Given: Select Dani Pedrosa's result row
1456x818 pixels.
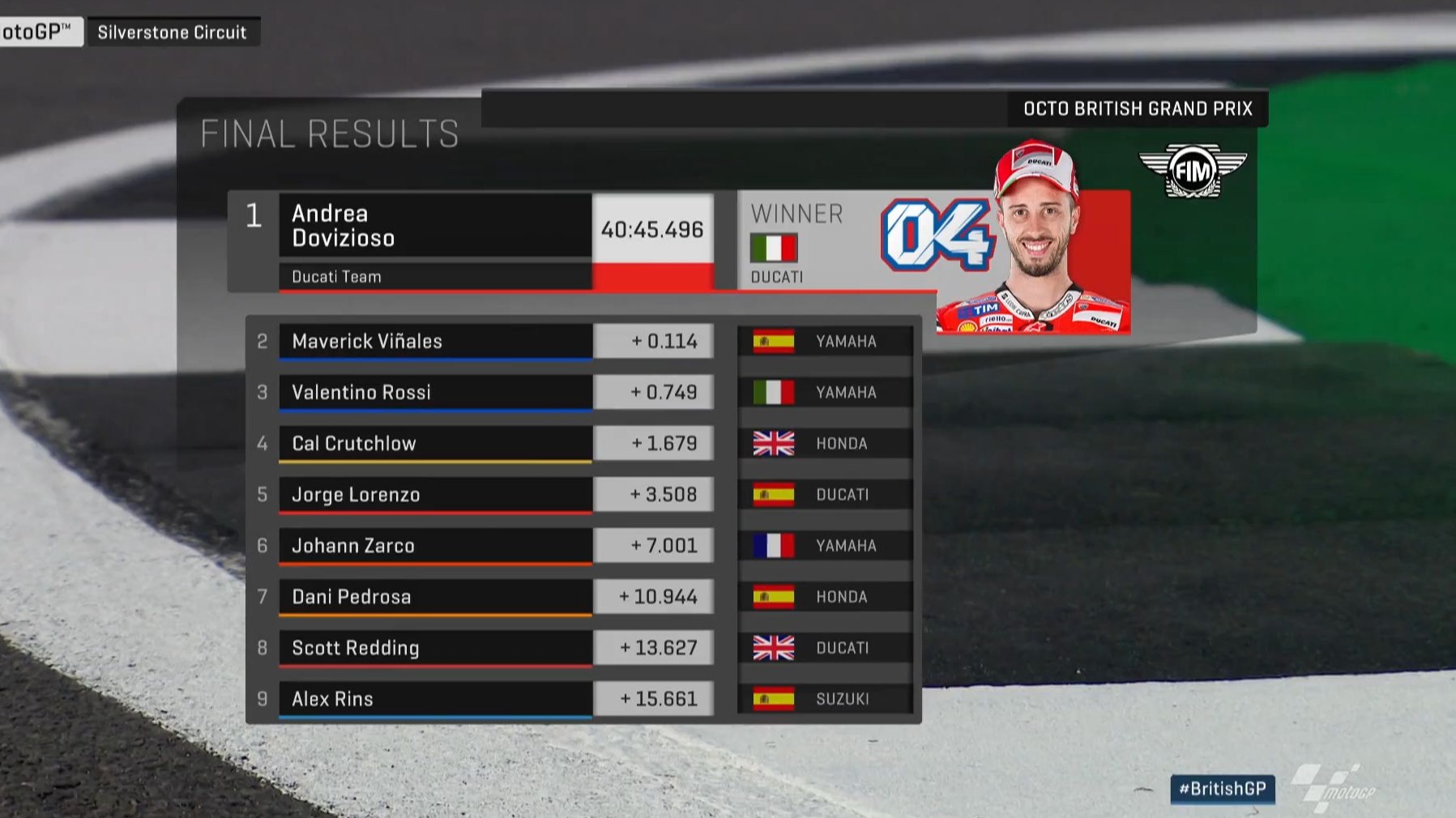Looking at the screenshot, I should click(x=434, y=596).
